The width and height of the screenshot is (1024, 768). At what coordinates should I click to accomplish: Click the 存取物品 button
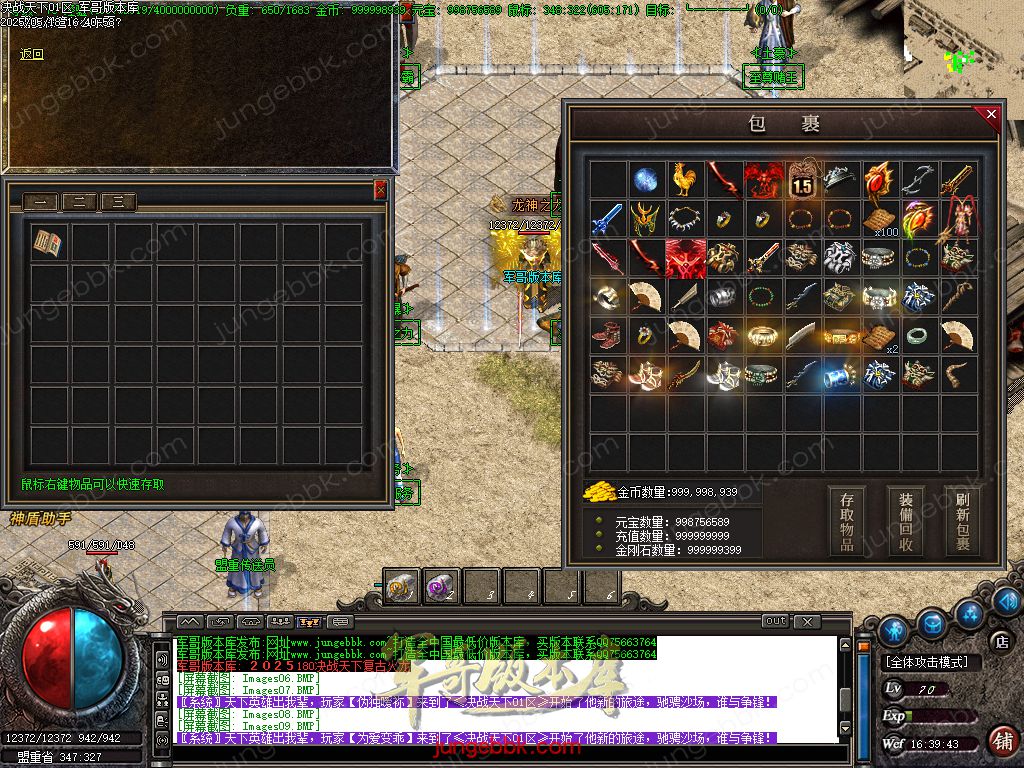[x=846, y=519]
